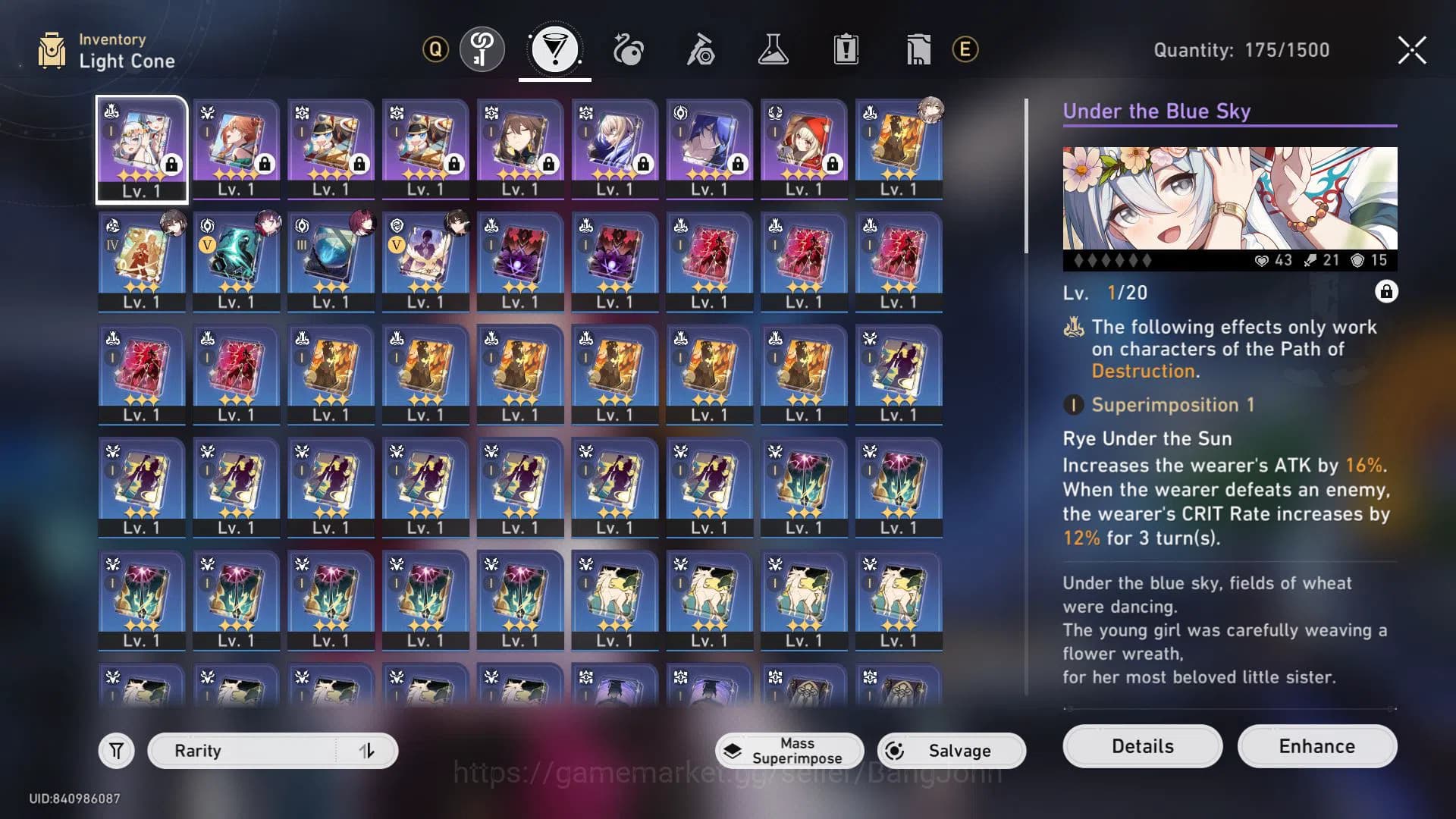Open the Light Cone inventory category
Viewport: 1456px width, 819px height.
click(x=554, y=48)
